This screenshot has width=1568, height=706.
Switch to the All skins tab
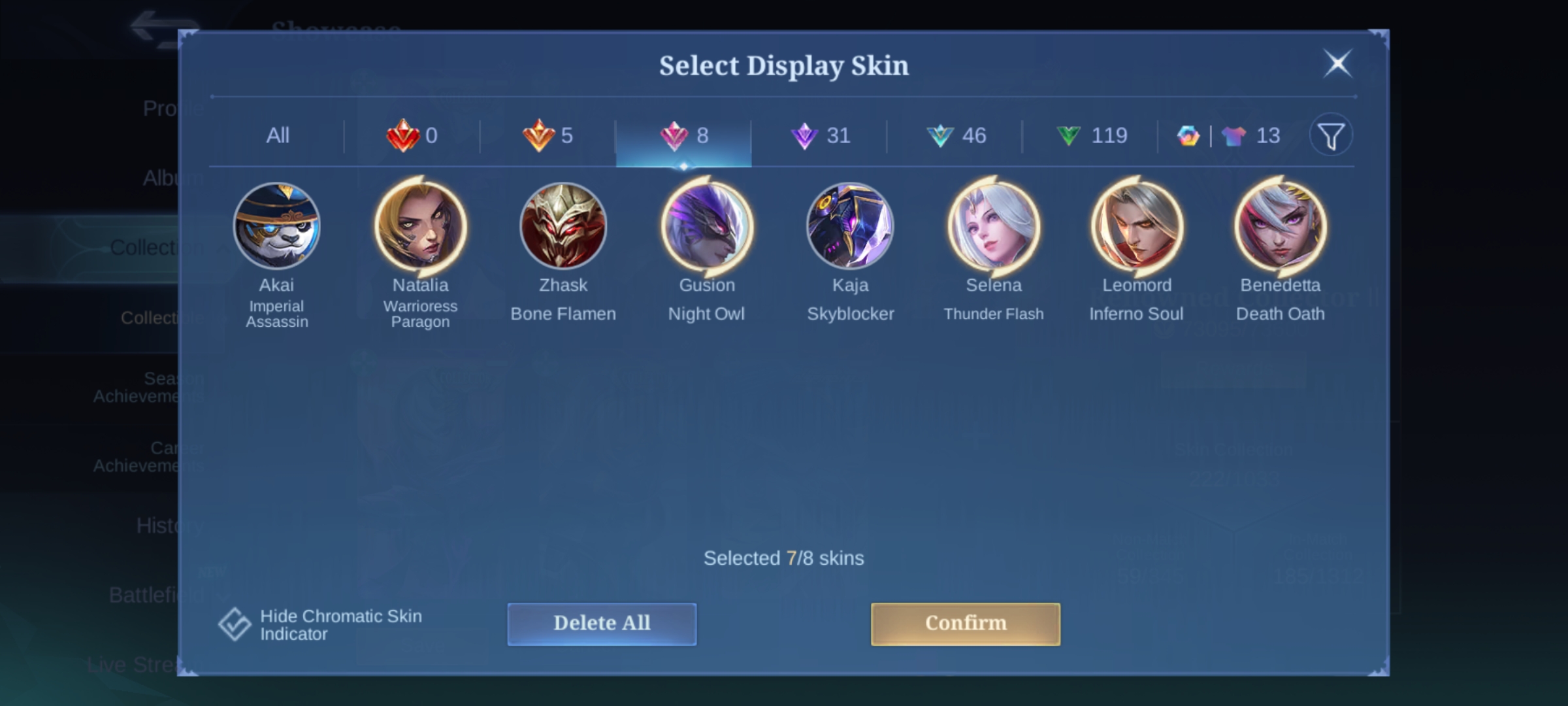click(x=278, y=136)
